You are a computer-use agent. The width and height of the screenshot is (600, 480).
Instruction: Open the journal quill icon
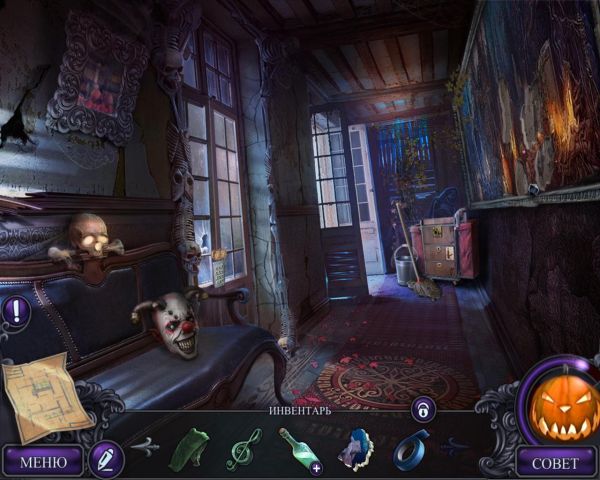tap(104, 458)
